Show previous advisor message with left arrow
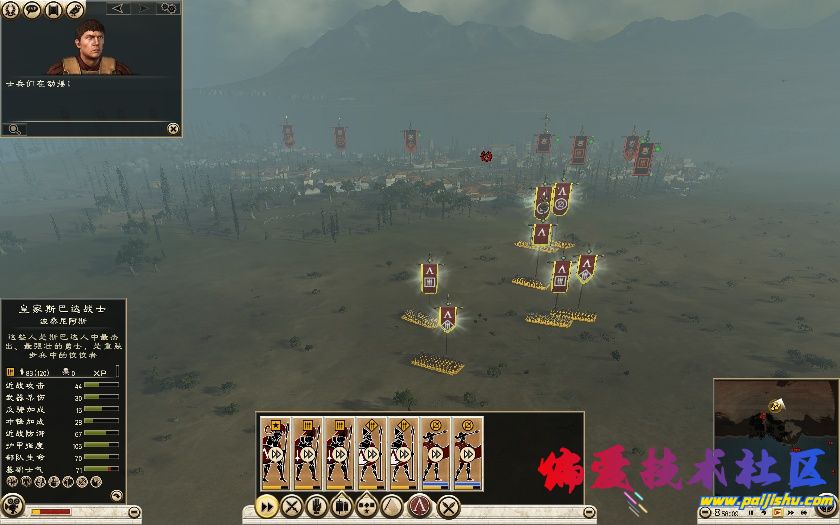 [x=119, y=9]
